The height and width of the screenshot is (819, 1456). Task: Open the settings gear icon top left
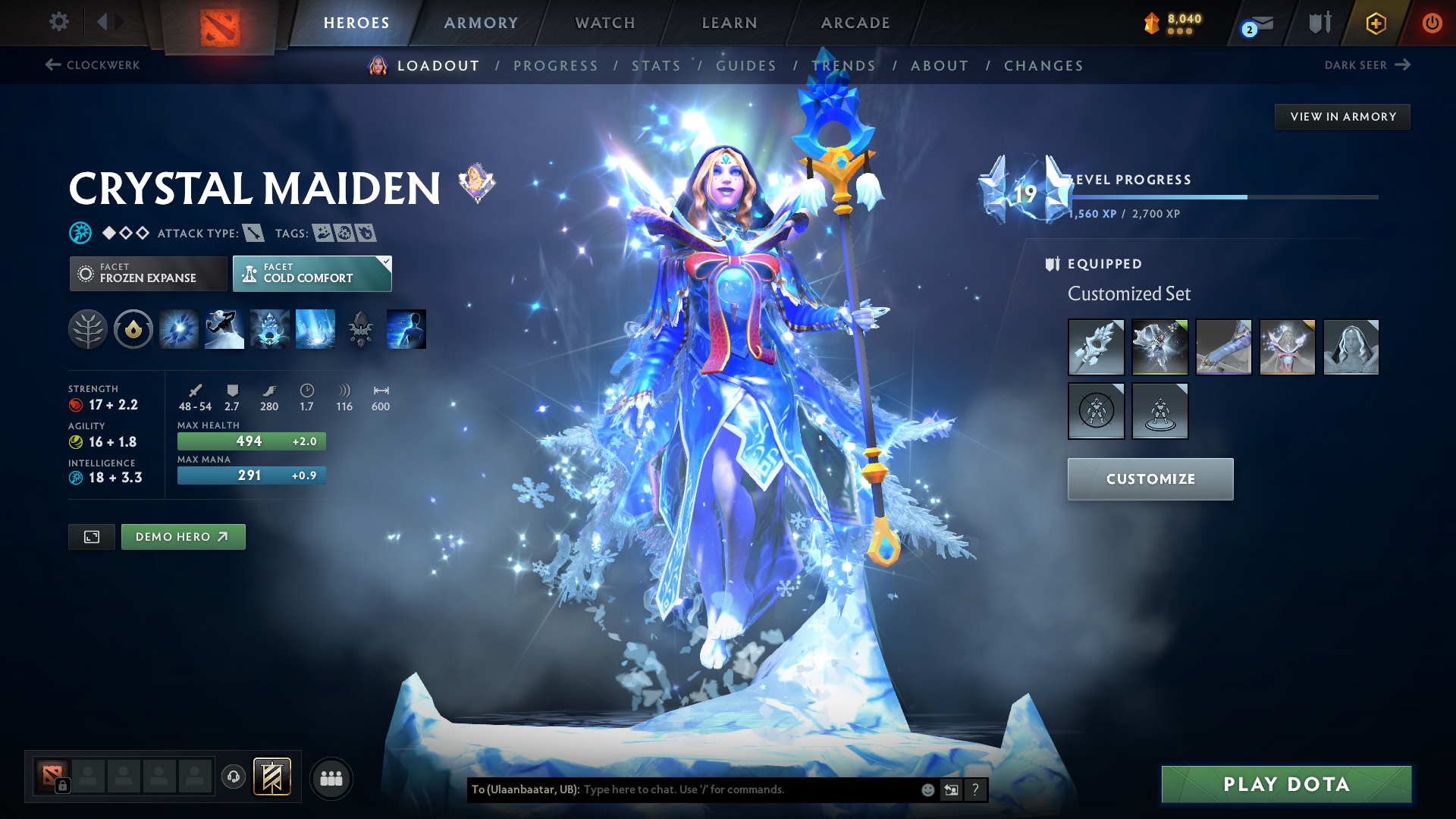[x=58, y=22]
